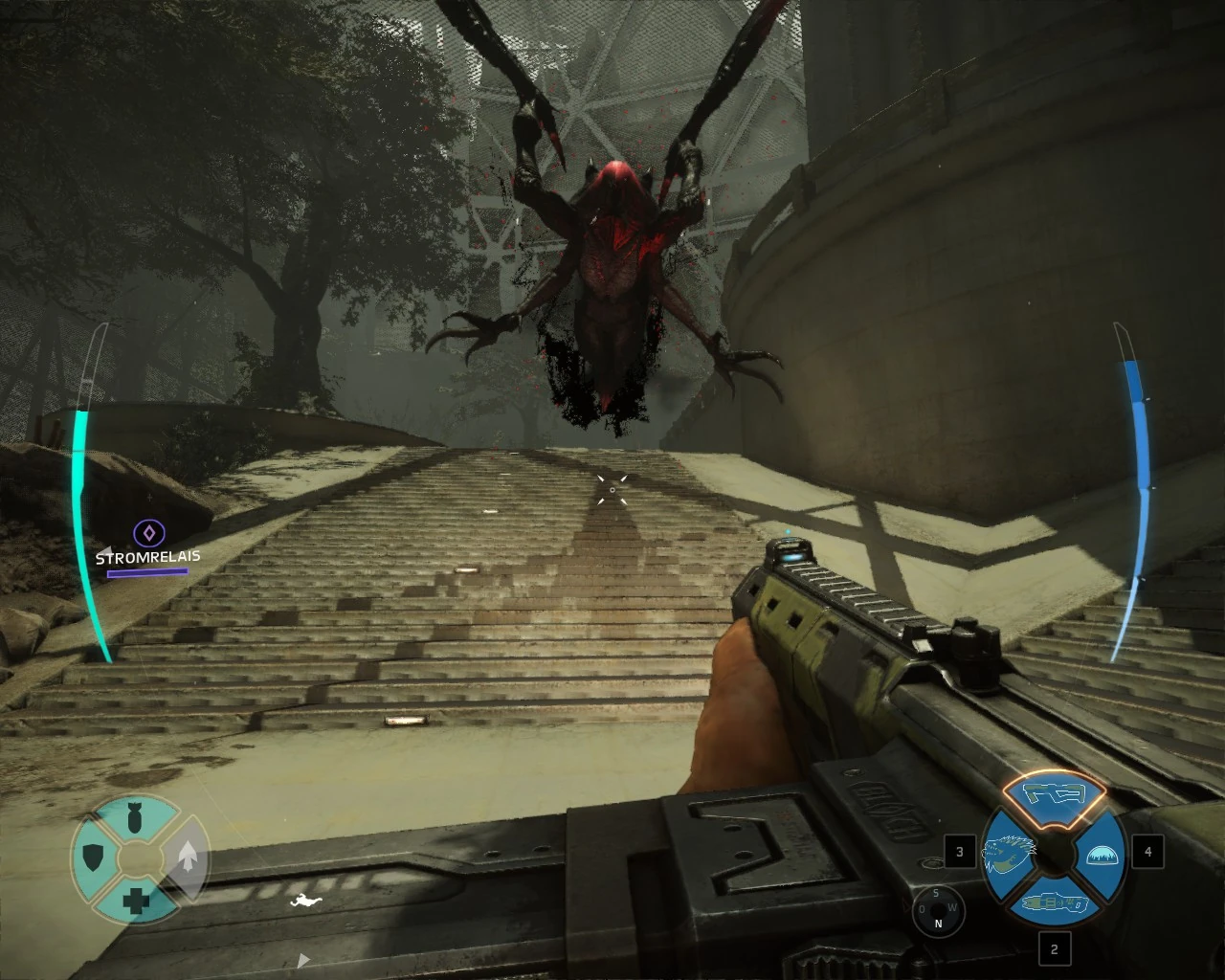This screenshot has width=1225, height=980.
Task: Choose the medic cross team segment
Action: 136,900
